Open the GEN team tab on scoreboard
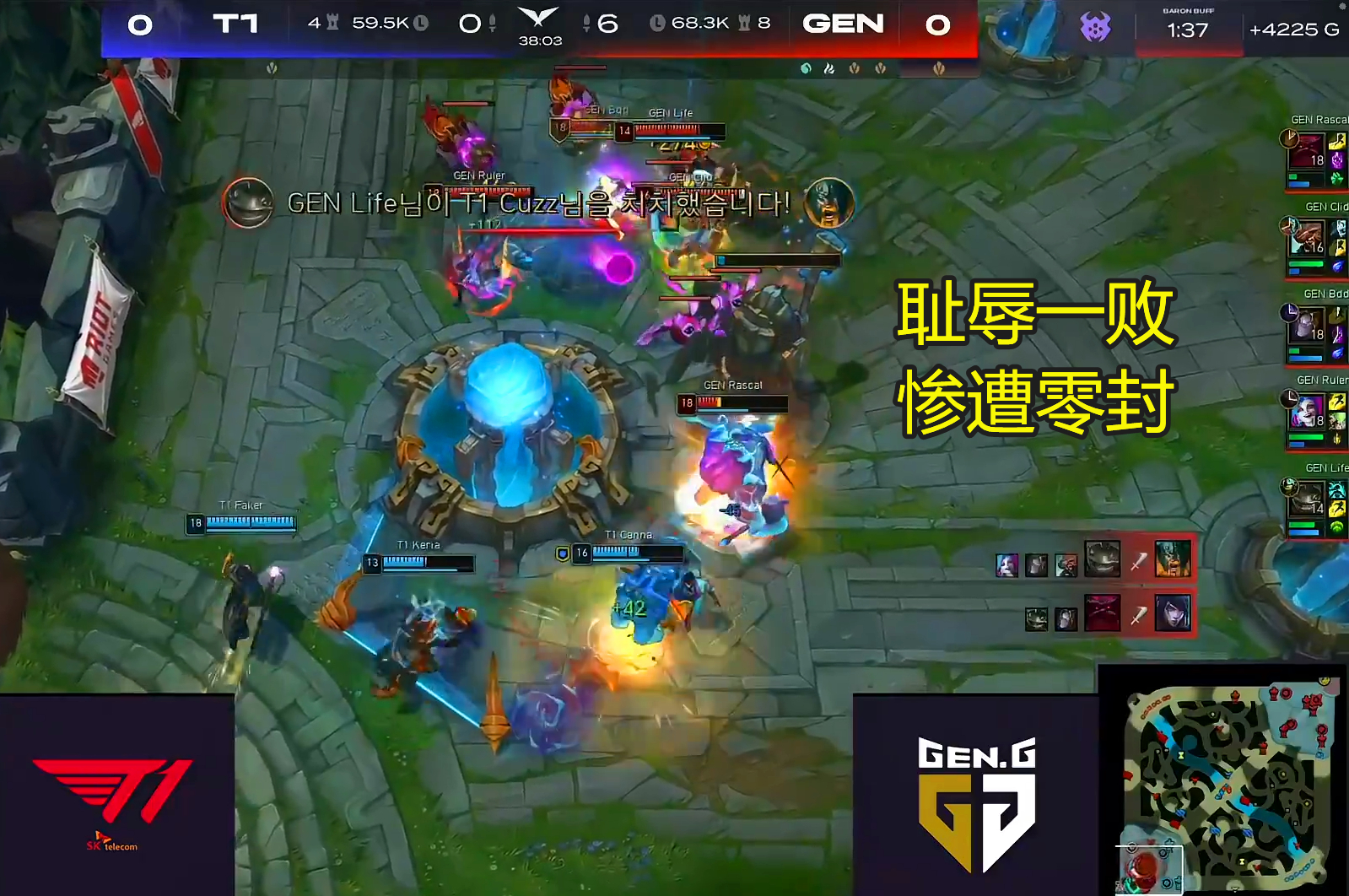 845,24
